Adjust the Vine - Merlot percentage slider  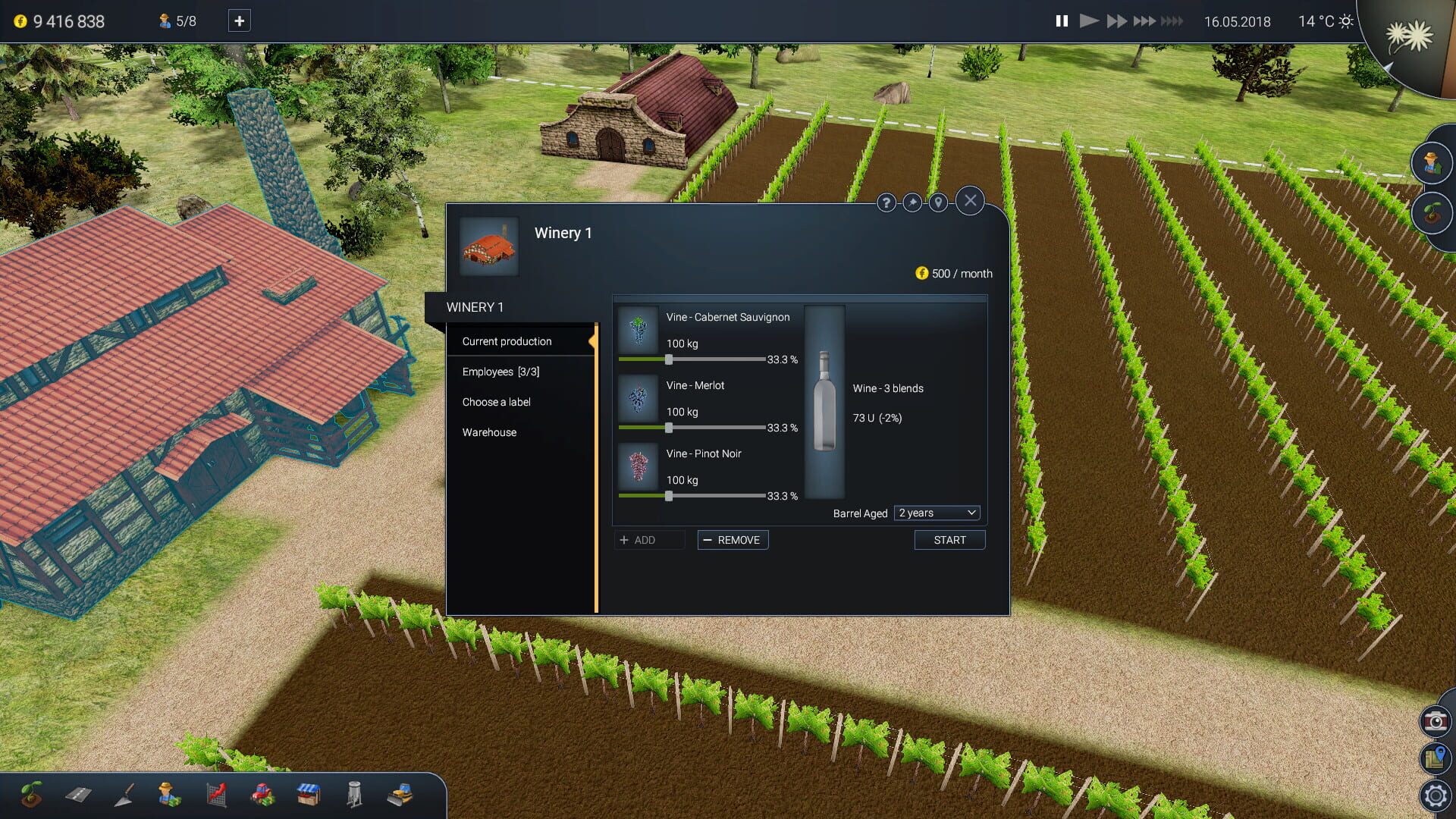click(669, 428)
